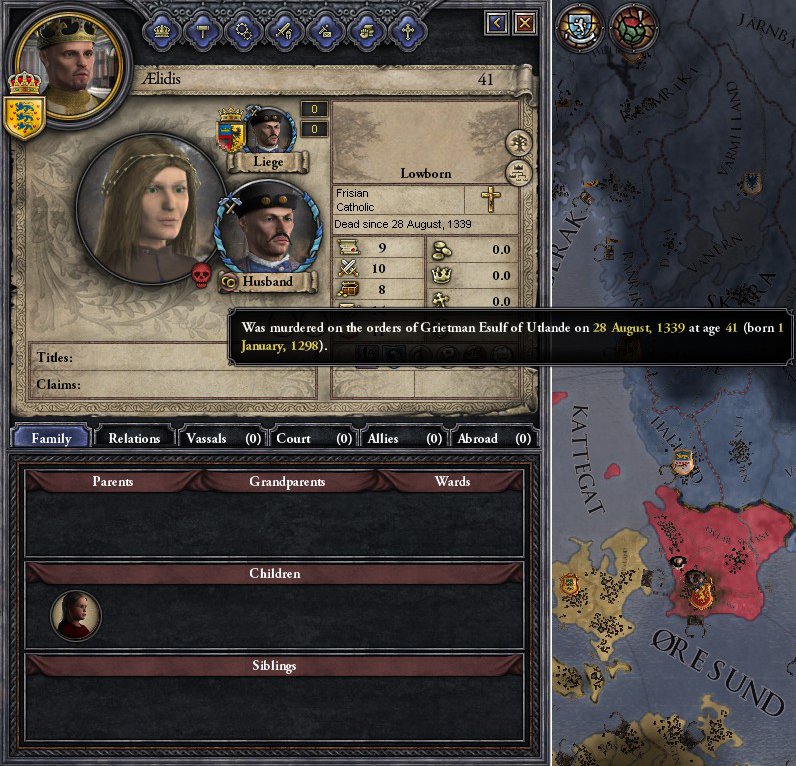796x766 pixels.
Task: Open the Relations tab
Action: click(x=134, y=438)
